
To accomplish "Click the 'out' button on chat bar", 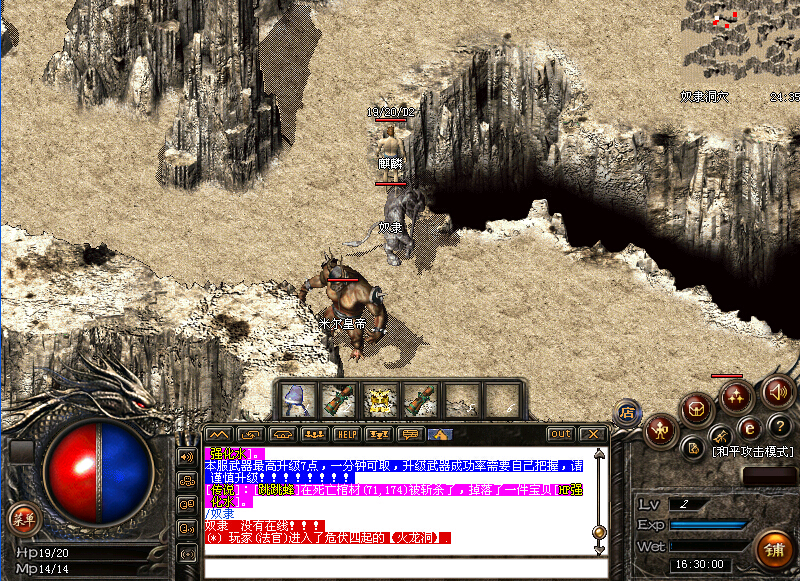I will tap(561, 434).
